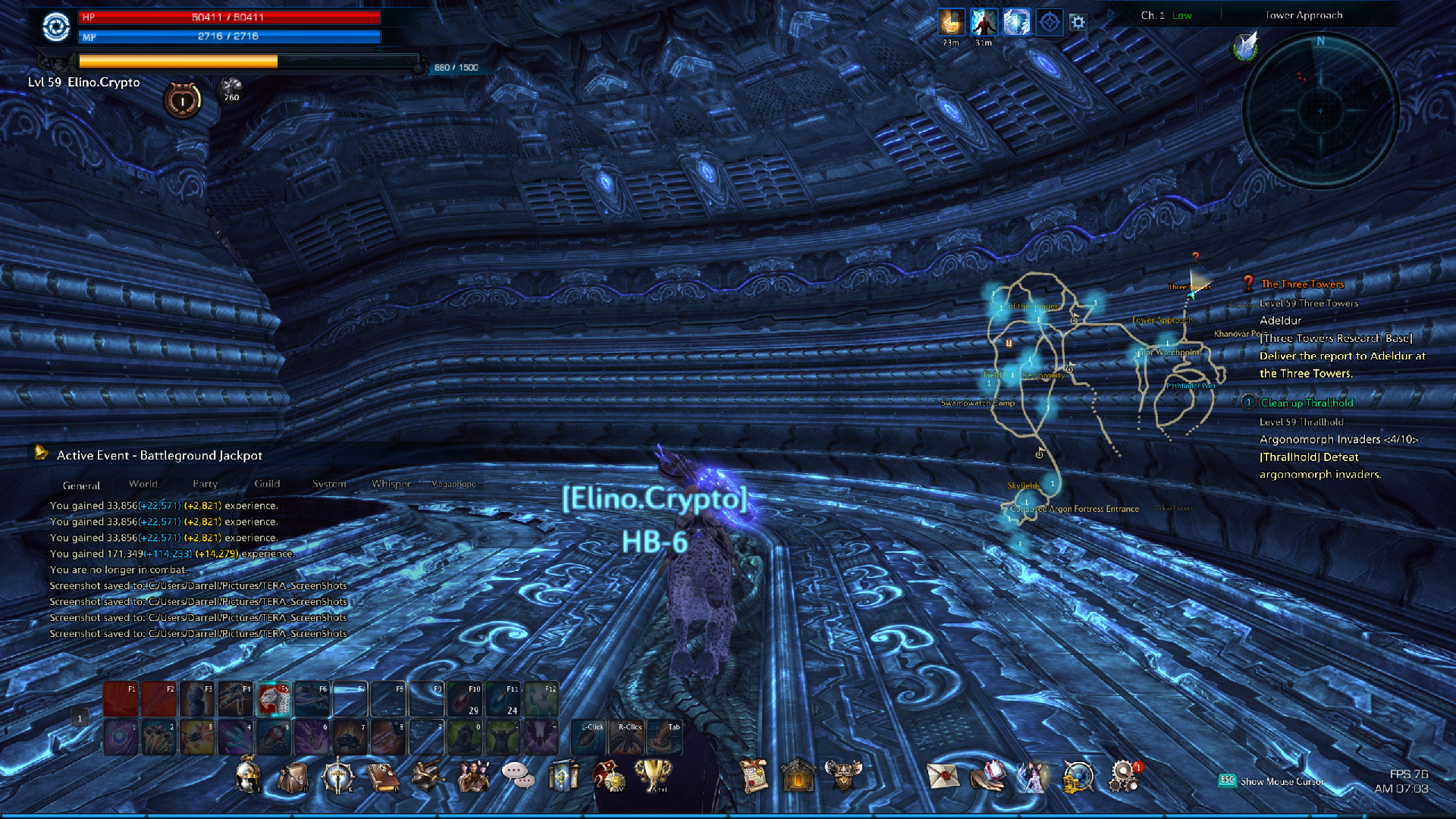This screenshot has width=1456, height=819.
Task: Use the blue potion in slot F11
Action: point(502,699)
